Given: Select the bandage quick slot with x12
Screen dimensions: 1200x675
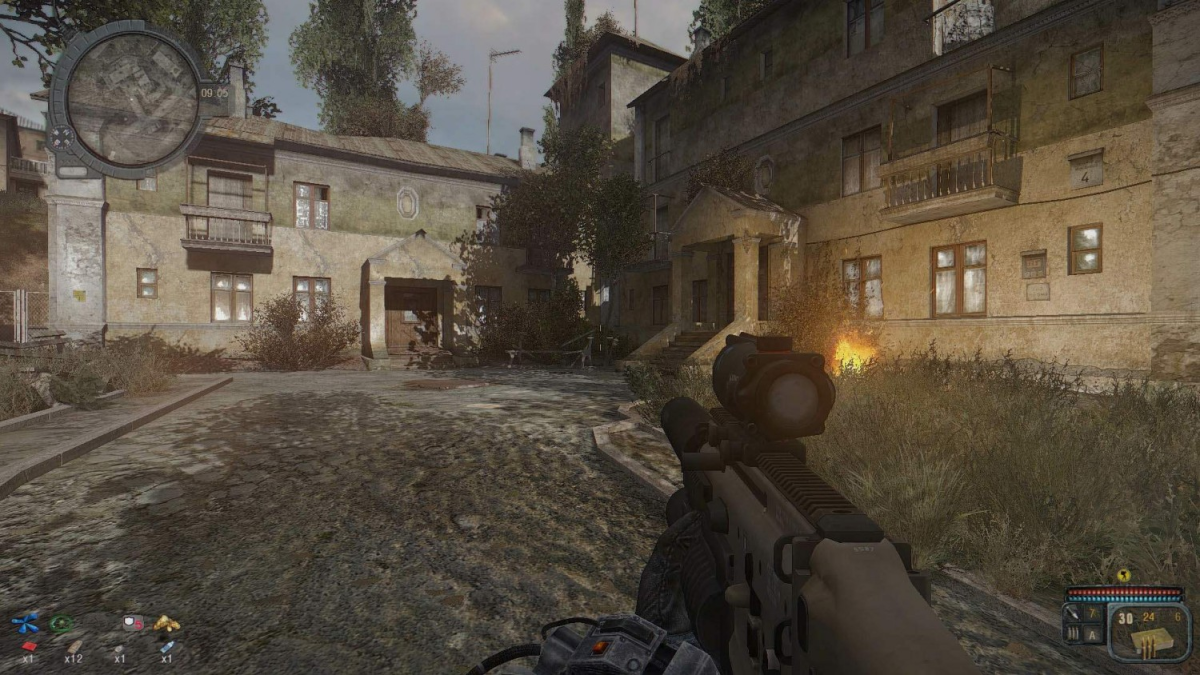Looking at the screenshot, I should point(73,646).
